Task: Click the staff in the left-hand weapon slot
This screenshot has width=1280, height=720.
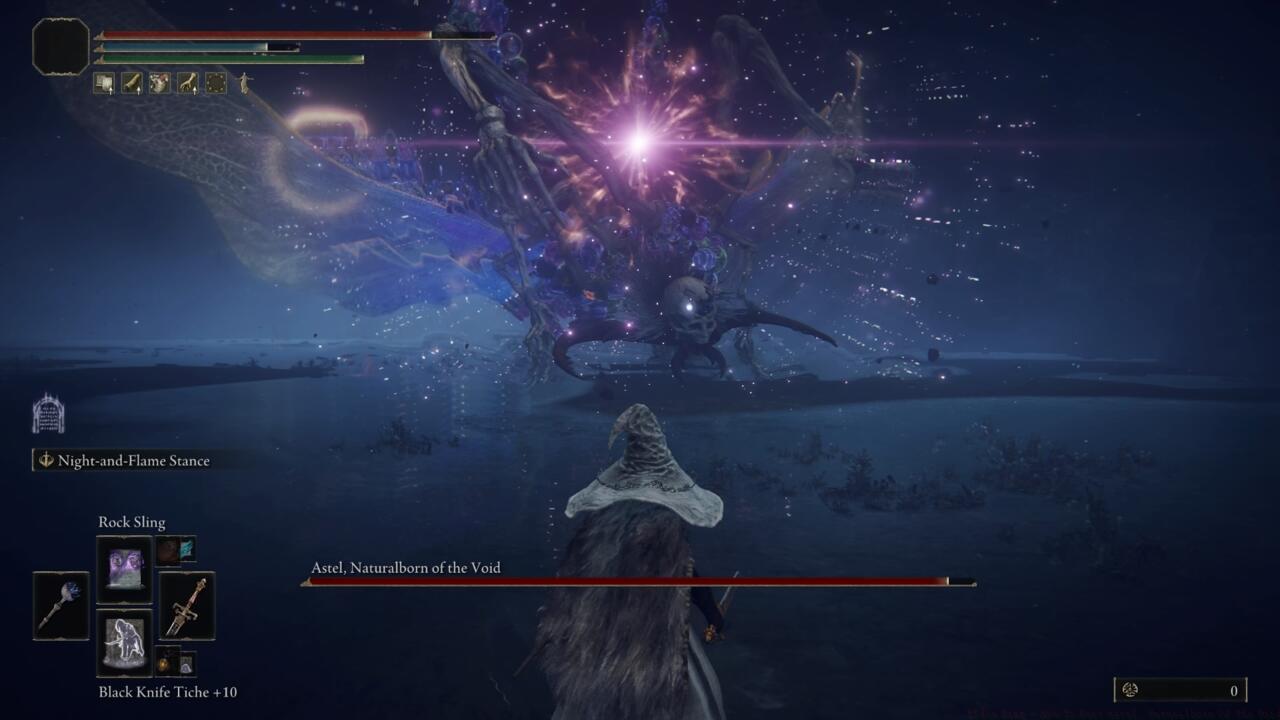Action: pyautogui.click(x=63, y=607)
